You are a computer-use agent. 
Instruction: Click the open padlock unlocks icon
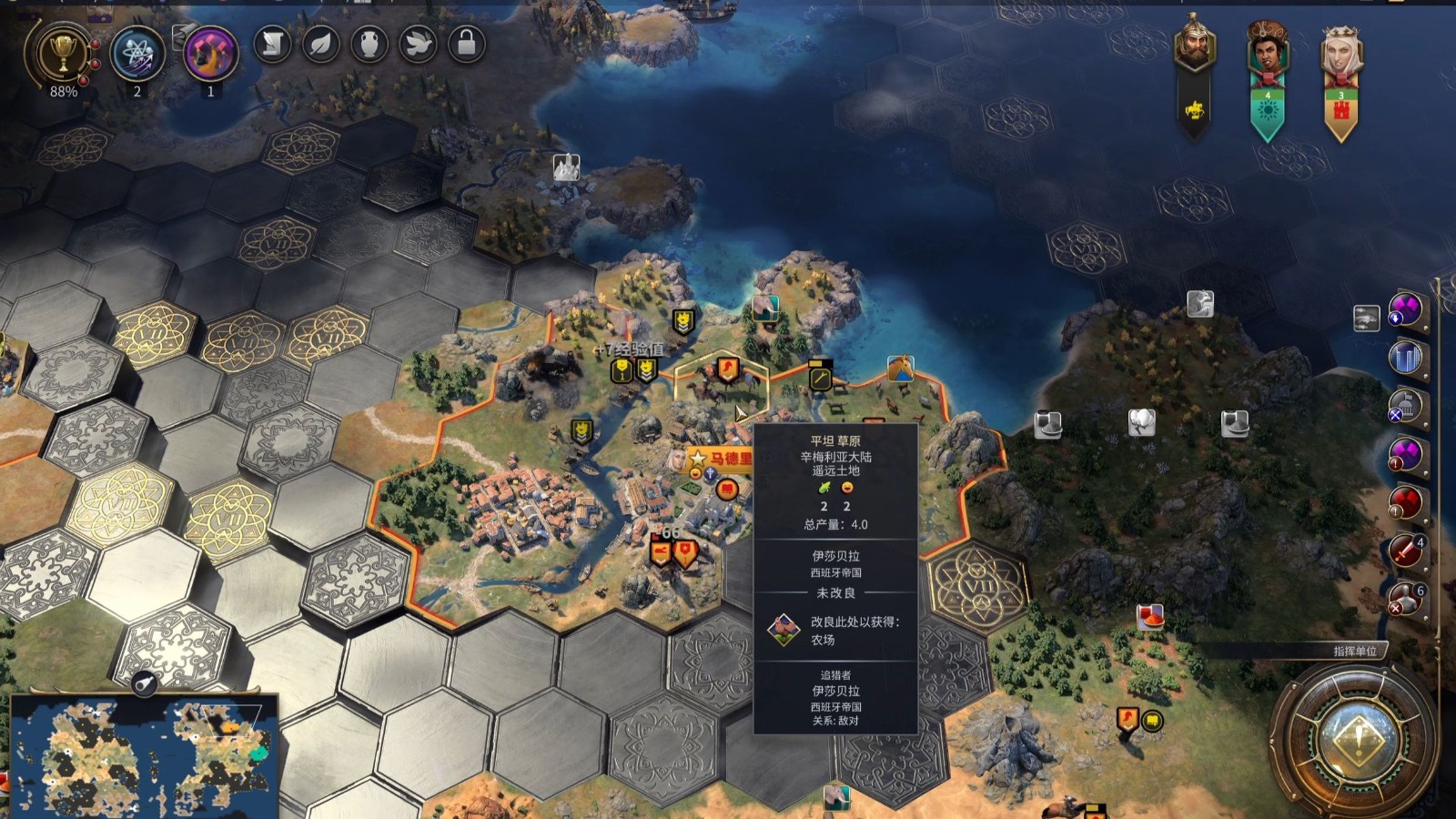466,44
